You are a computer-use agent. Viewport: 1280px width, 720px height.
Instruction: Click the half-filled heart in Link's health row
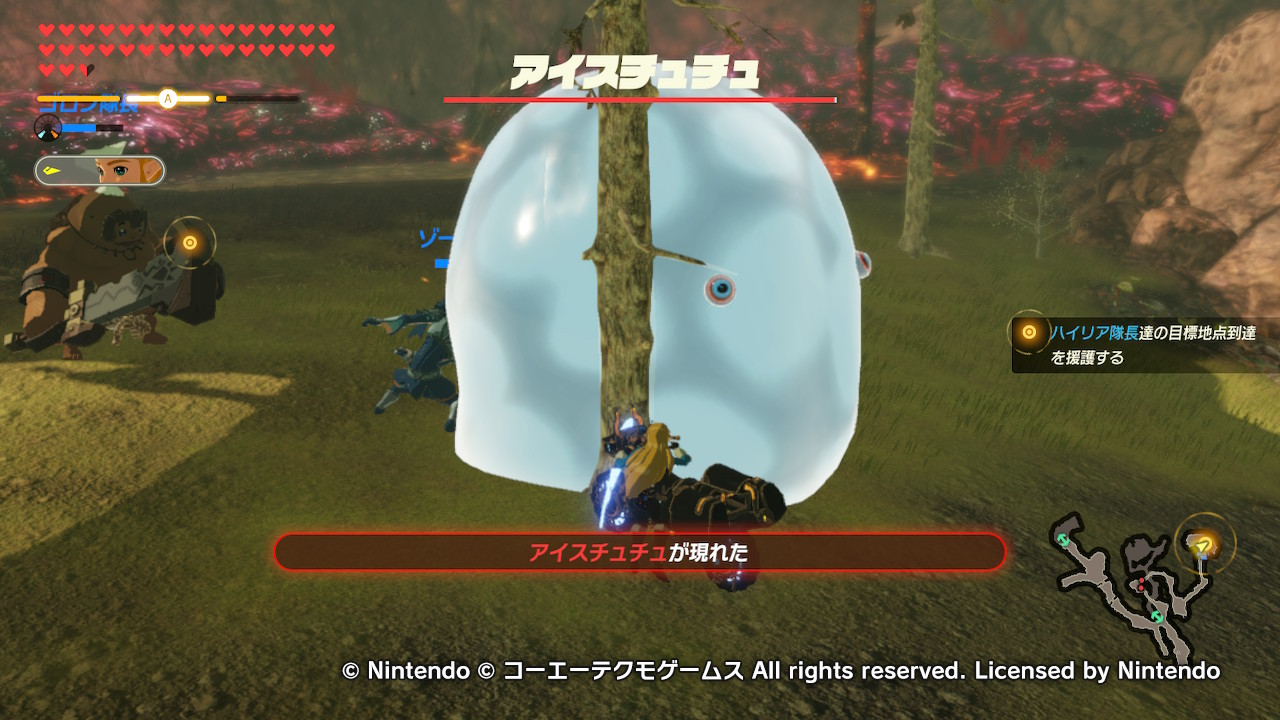(x=86, y=69)
